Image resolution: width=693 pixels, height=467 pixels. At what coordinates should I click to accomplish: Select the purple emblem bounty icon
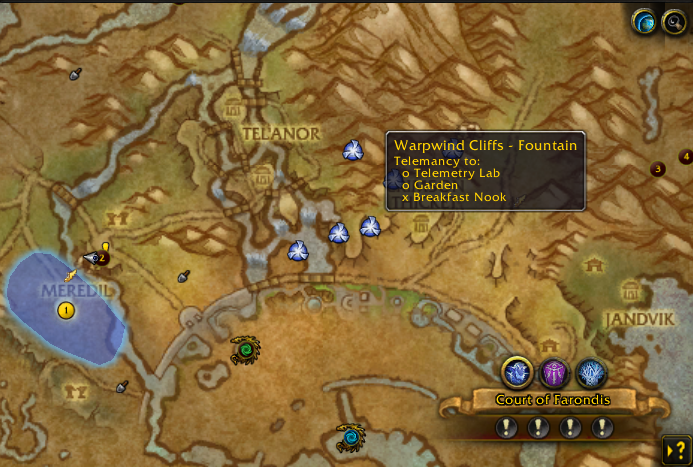pos(554,373)
